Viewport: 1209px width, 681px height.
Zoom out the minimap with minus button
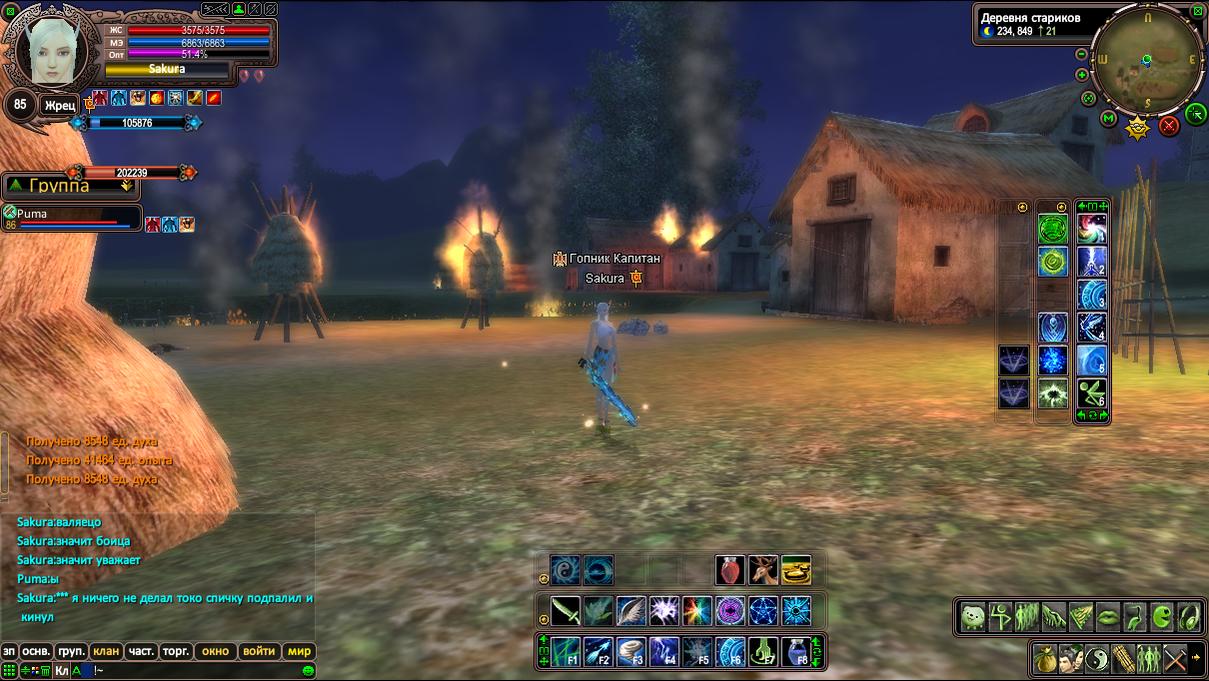1082,54
